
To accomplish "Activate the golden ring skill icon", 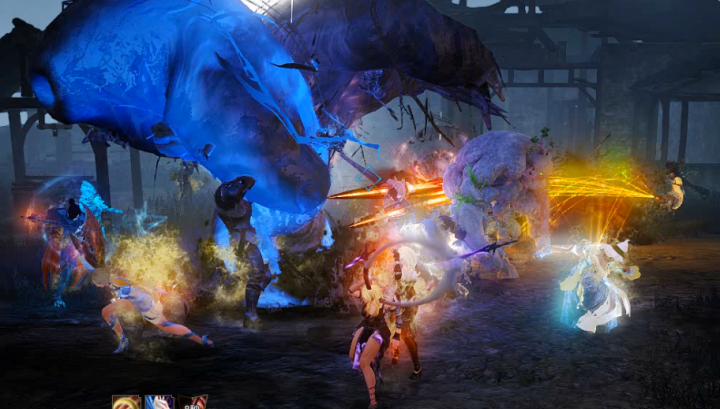I will click(127, 402).
